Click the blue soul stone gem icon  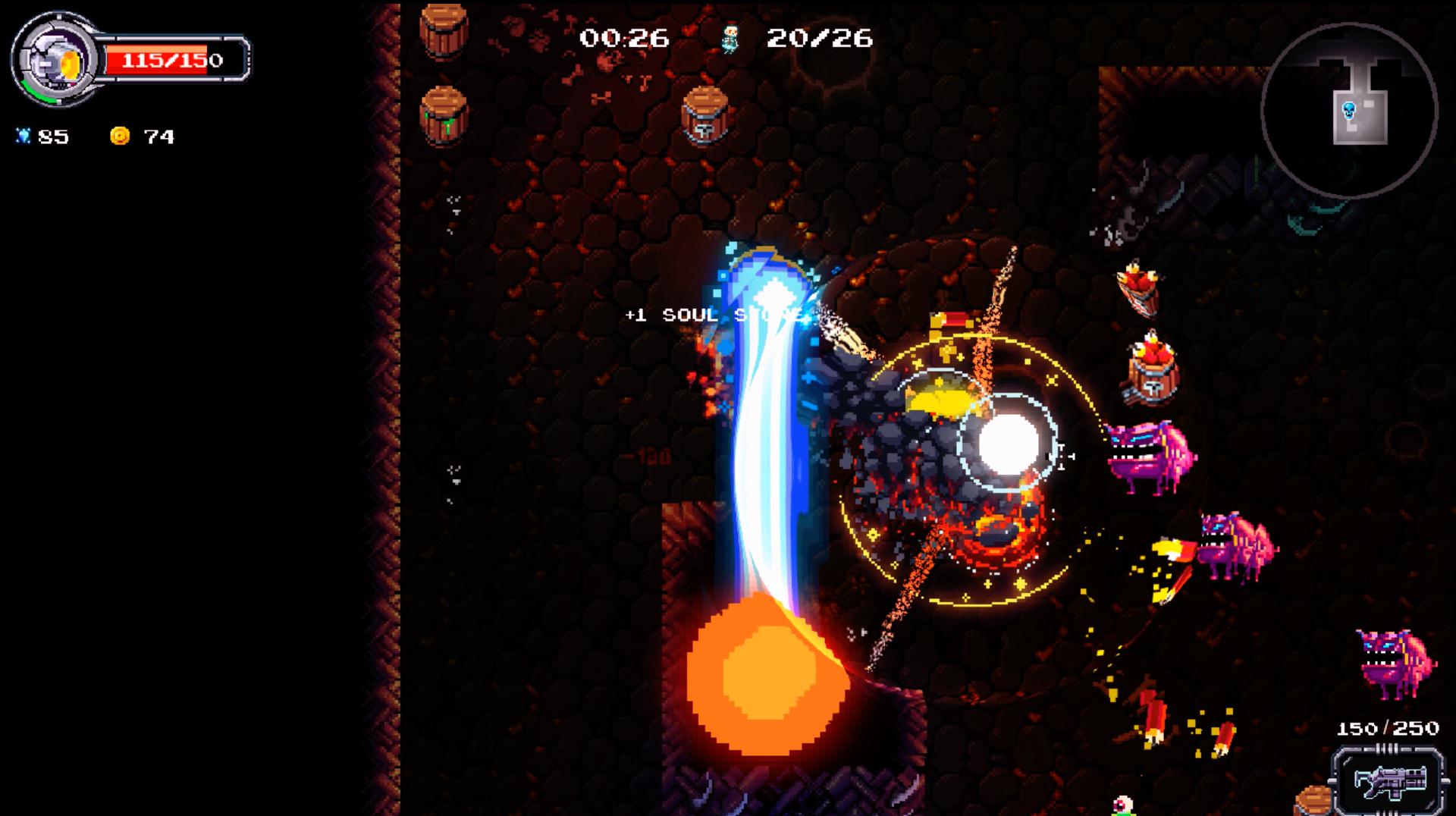click(x=25, y=134)
